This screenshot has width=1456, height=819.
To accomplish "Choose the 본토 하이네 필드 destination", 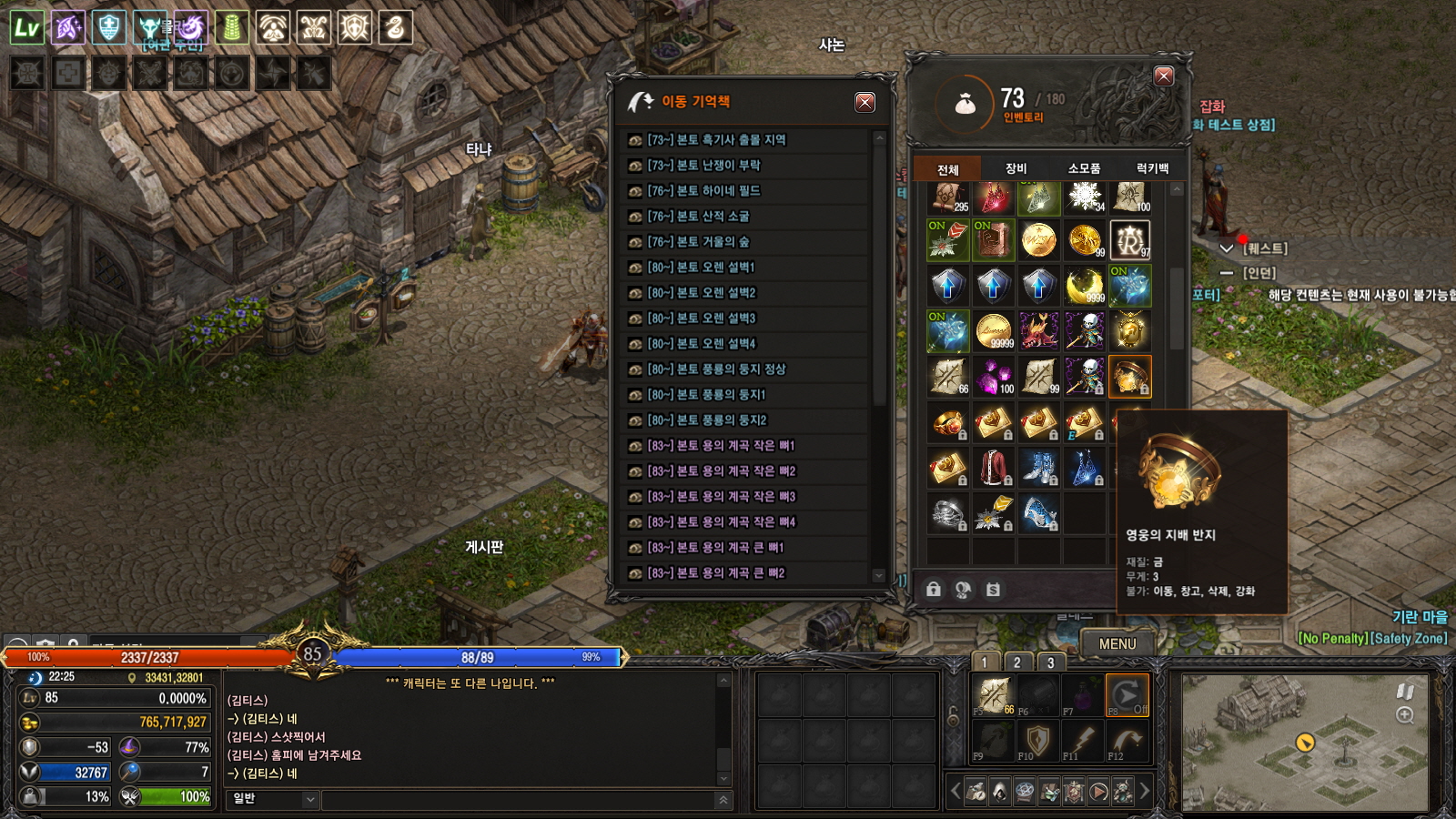I will [703, 191].
